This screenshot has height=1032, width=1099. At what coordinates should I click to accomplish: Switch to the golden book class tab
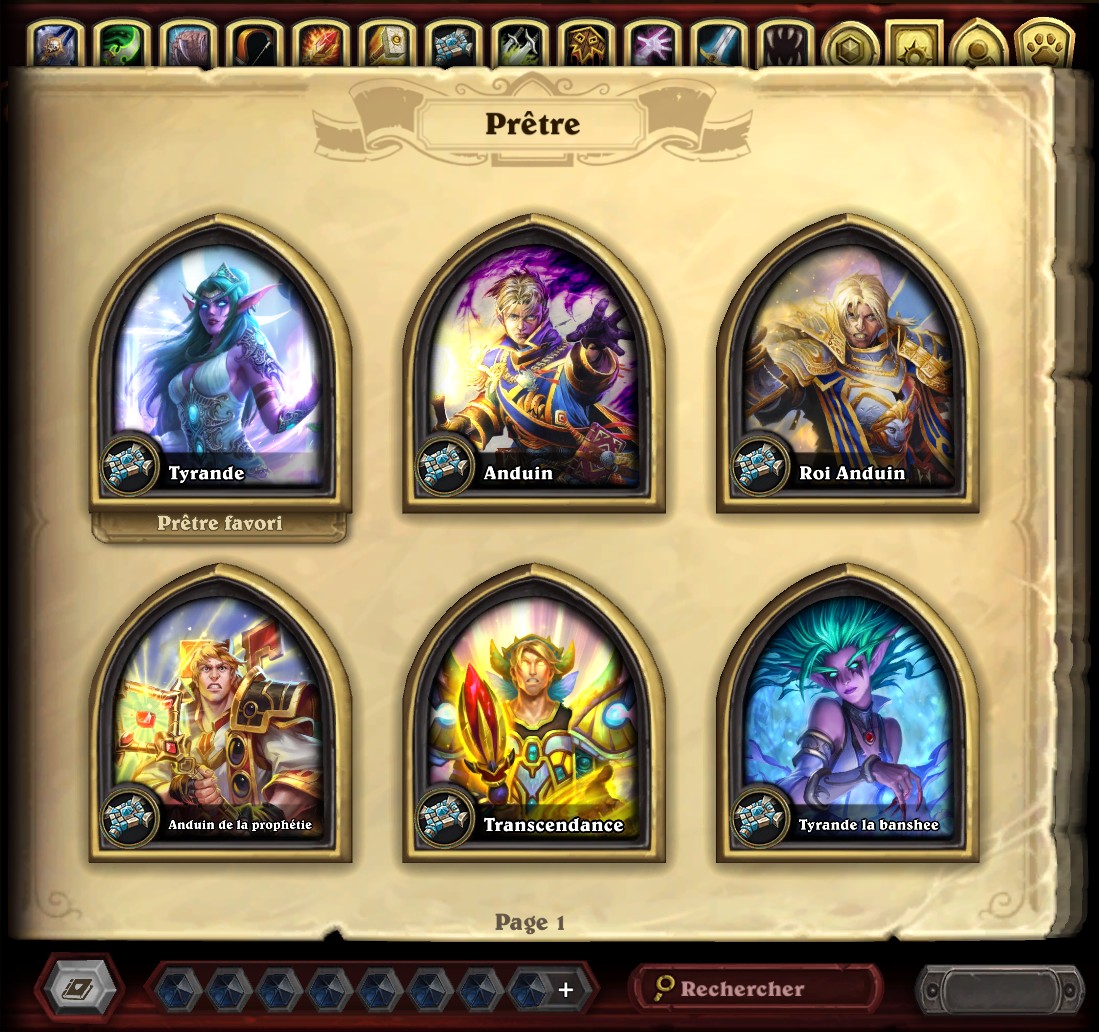pos(386,45)
